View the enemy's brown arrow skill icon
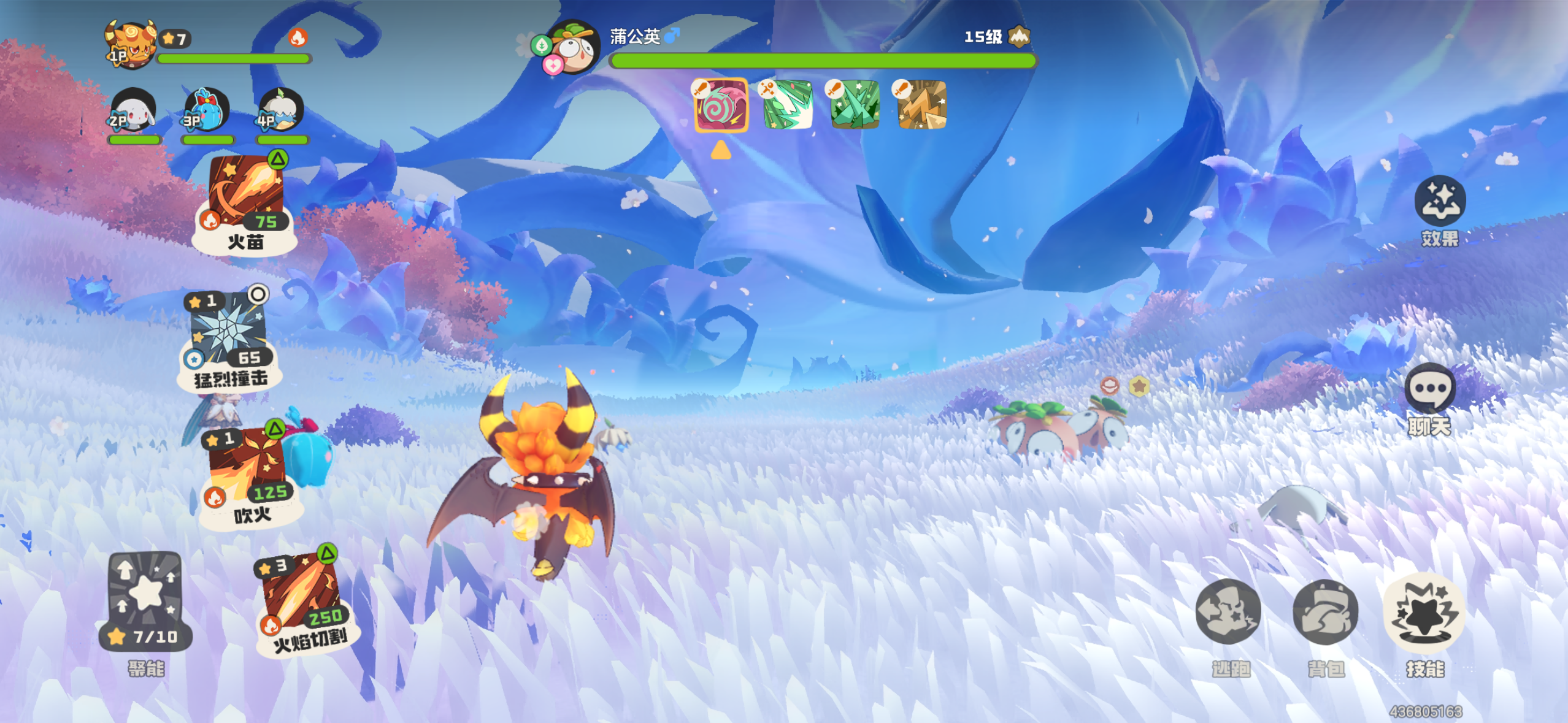 [x=921, y=105]
